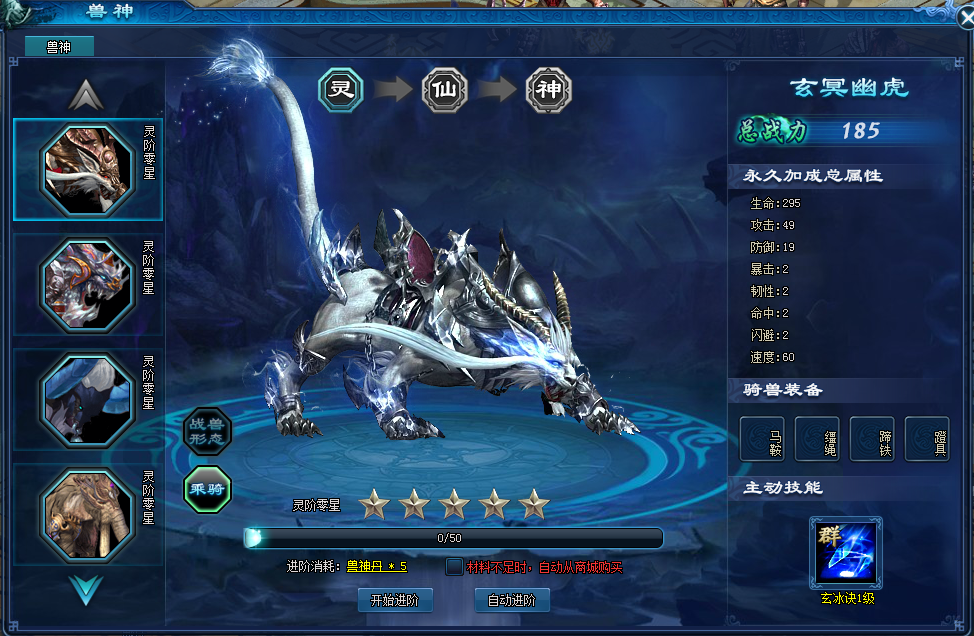Select the 灵 tier icon
This screenshot has width=974, height=636.
pos(343,90)
